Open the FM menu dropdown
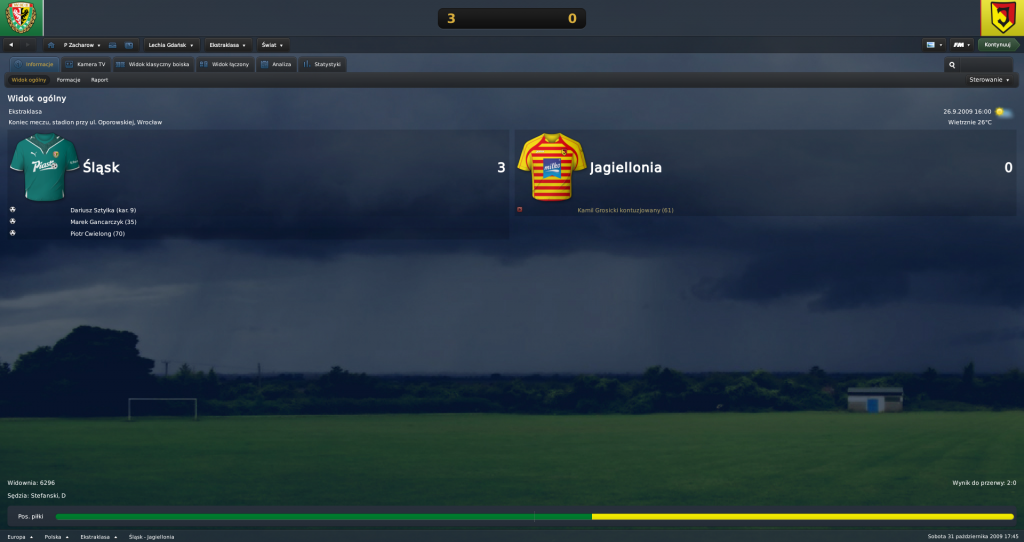Image resolution: width=1024 pixels, height=542 pixels. (961, 45)
